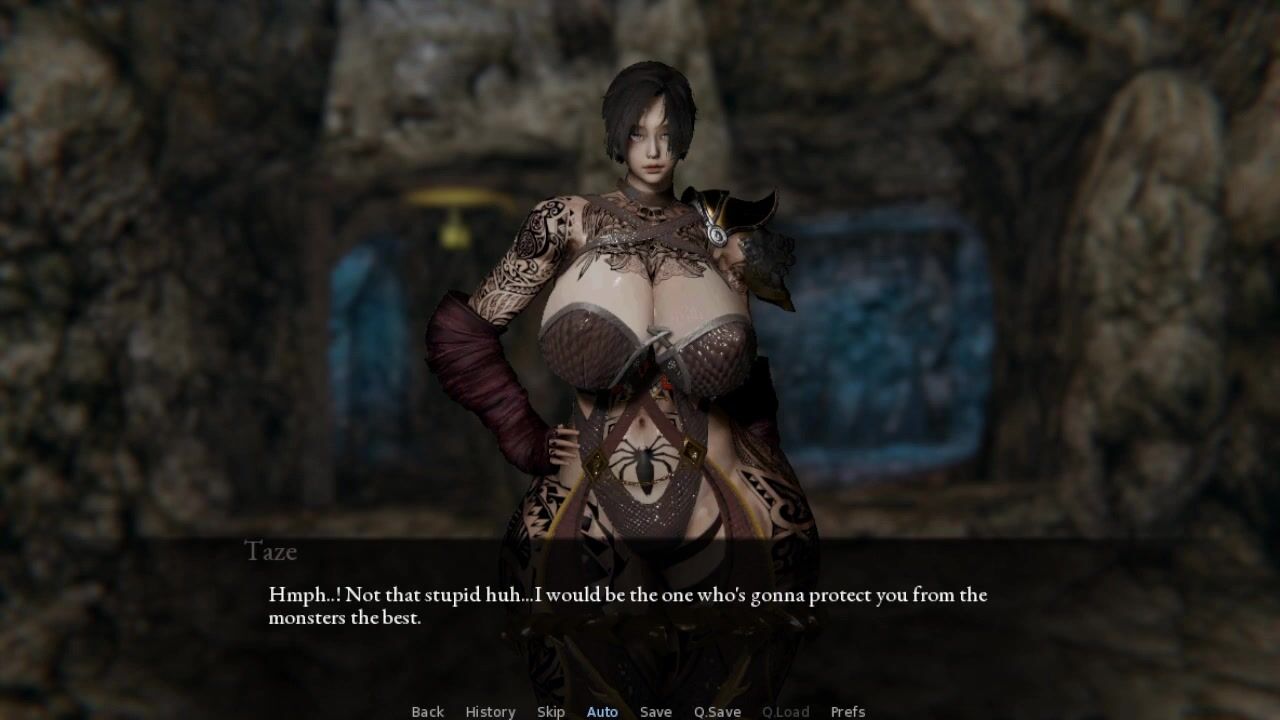The width and height of the screenshot is (1280, 720).
Task: Open the Save menu
Action: pos(656,711)
